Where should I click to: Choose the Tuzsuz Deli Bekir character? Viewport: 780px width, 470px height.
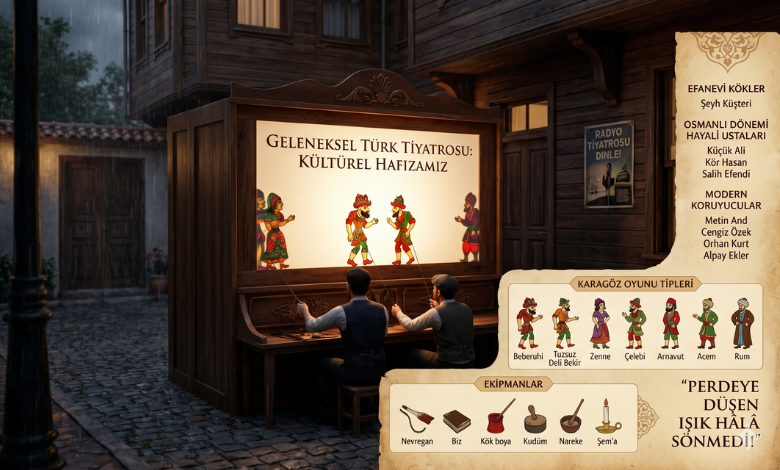(564, 322)
